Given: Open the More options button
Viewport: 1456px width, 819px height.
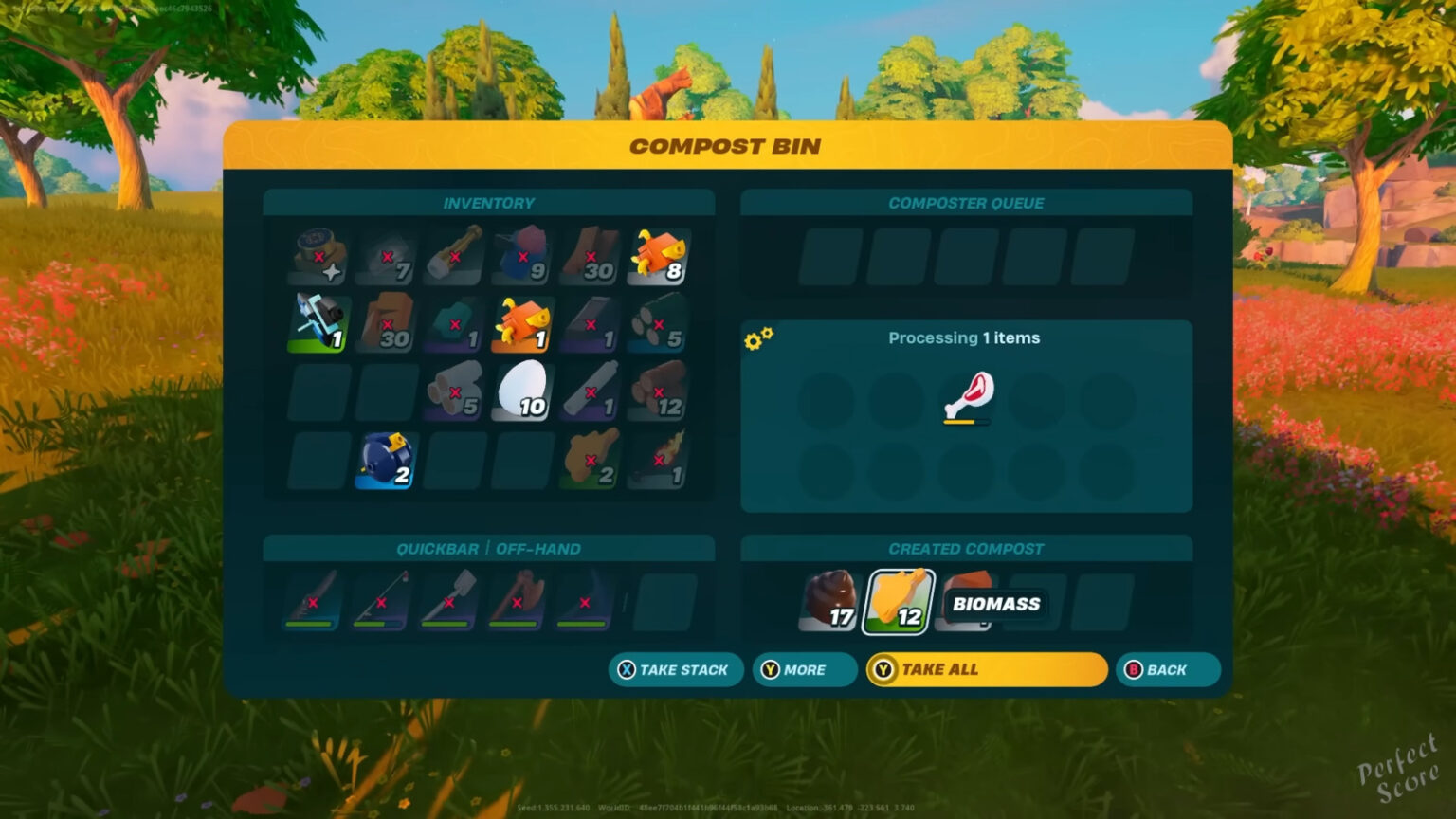Looking at the screenshot, I should [x=804, y=669].
